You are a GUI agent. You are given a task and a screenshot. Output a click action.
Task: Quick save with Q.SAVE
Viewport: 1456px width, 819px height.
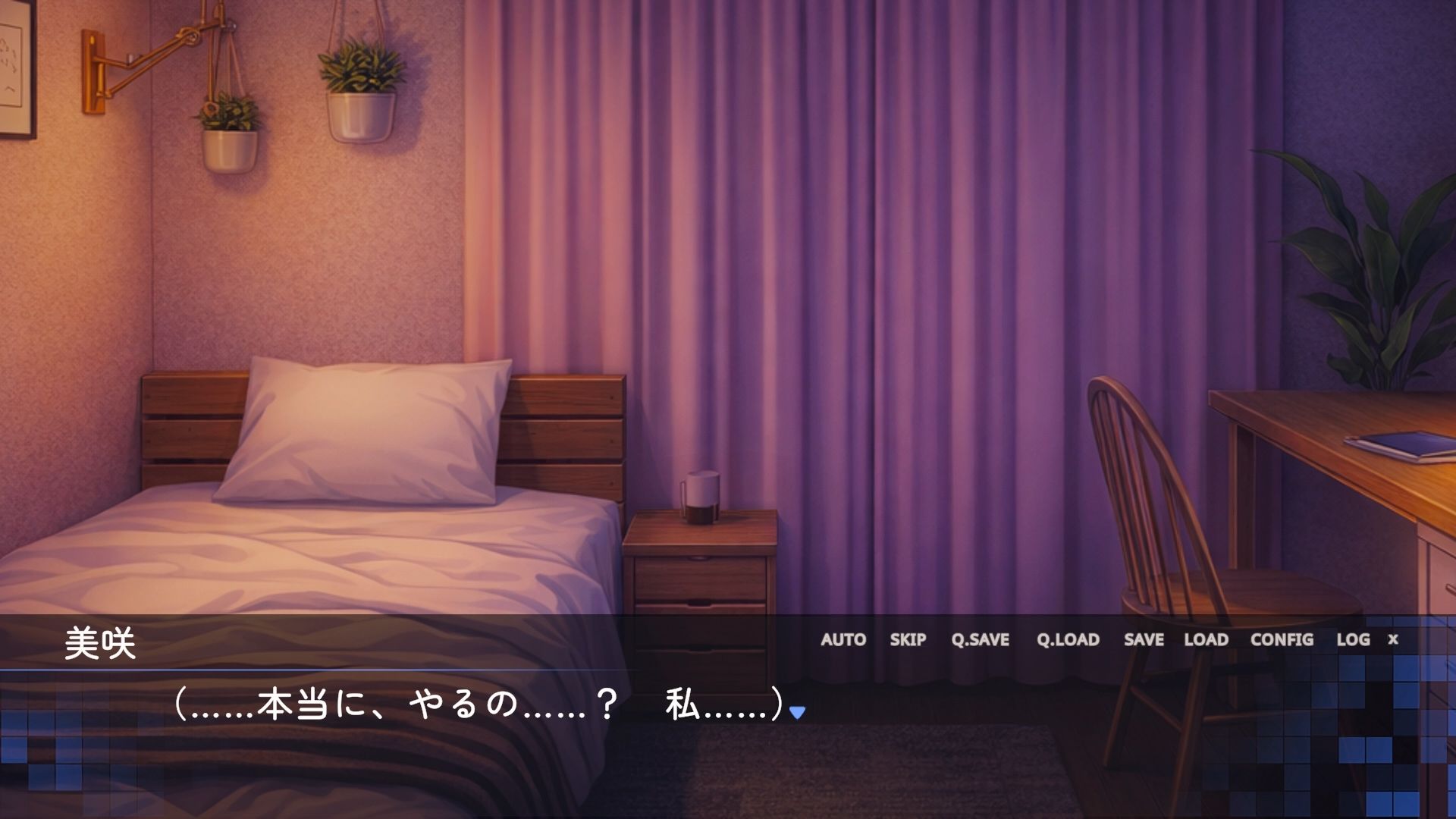(x=980, y=639)
